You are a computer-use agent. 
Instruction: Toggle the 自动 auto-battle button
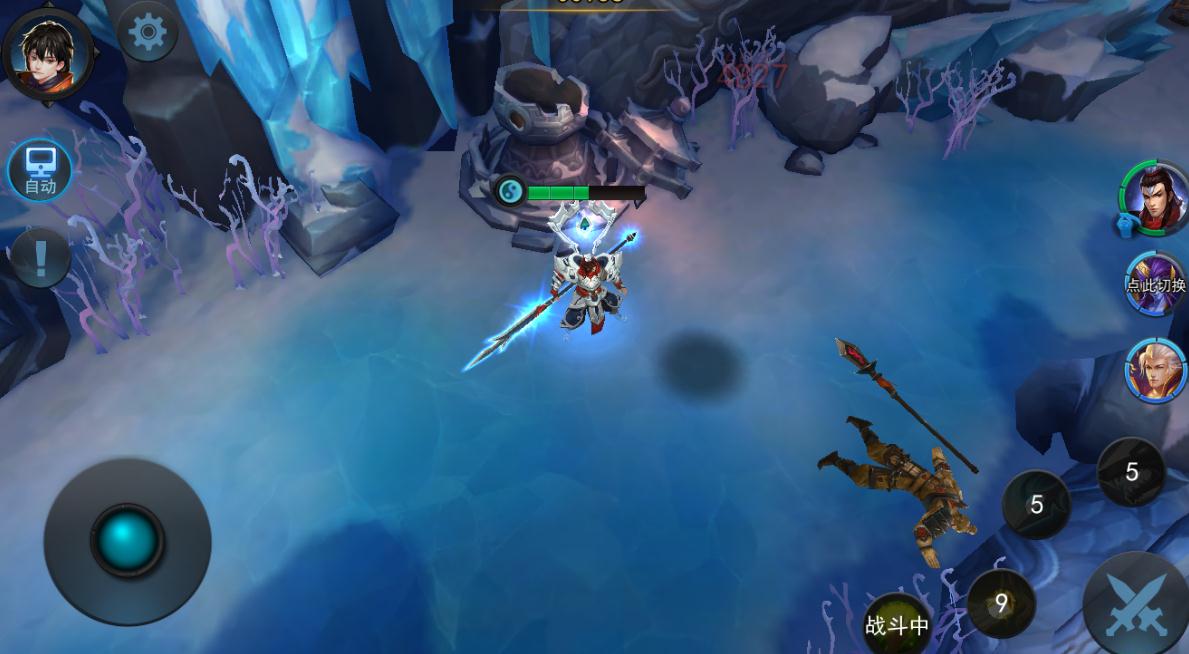coord(40,170)
